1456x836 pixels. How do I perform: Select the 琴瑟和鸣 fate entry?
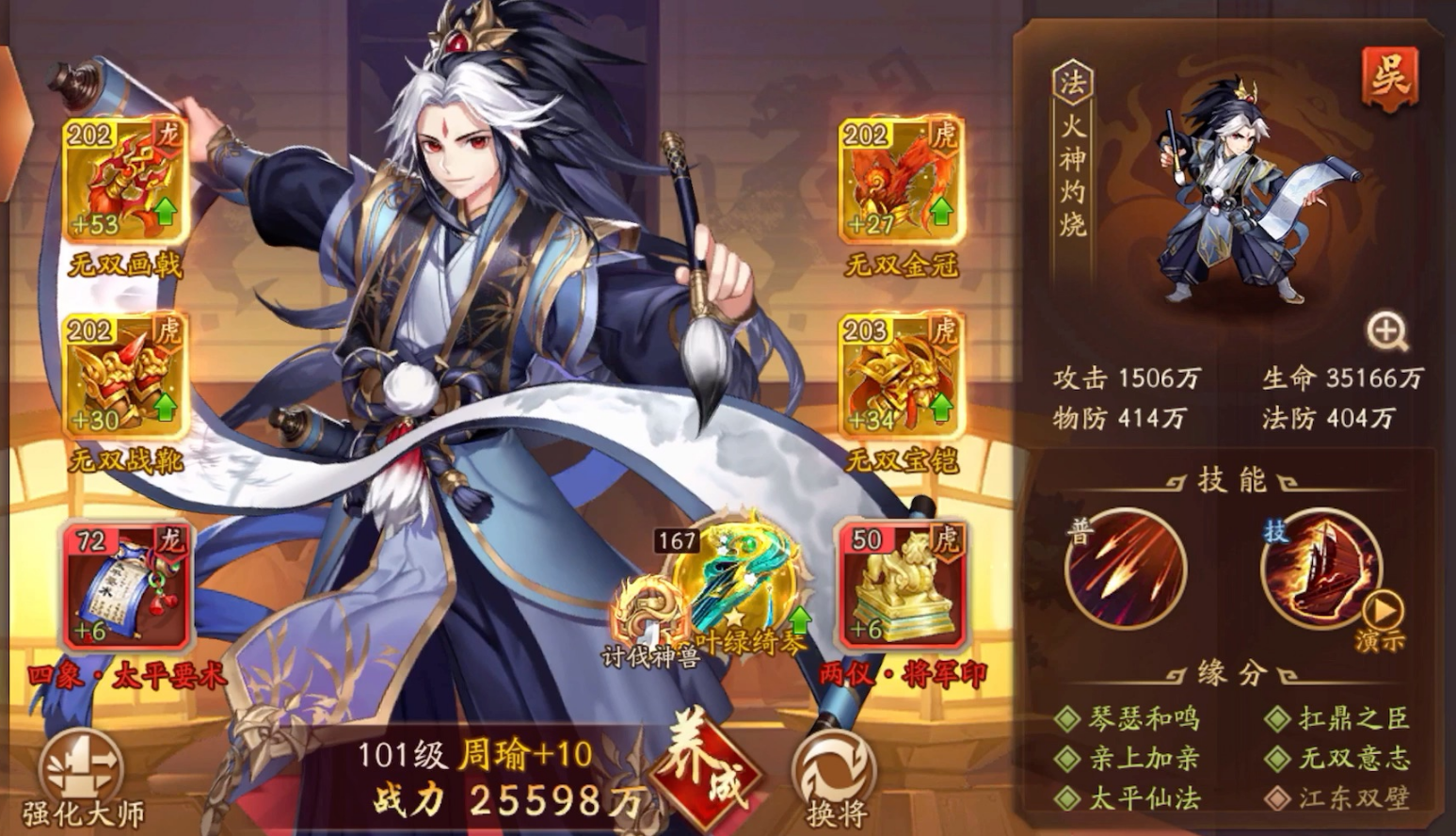[x=1142, y=717]
